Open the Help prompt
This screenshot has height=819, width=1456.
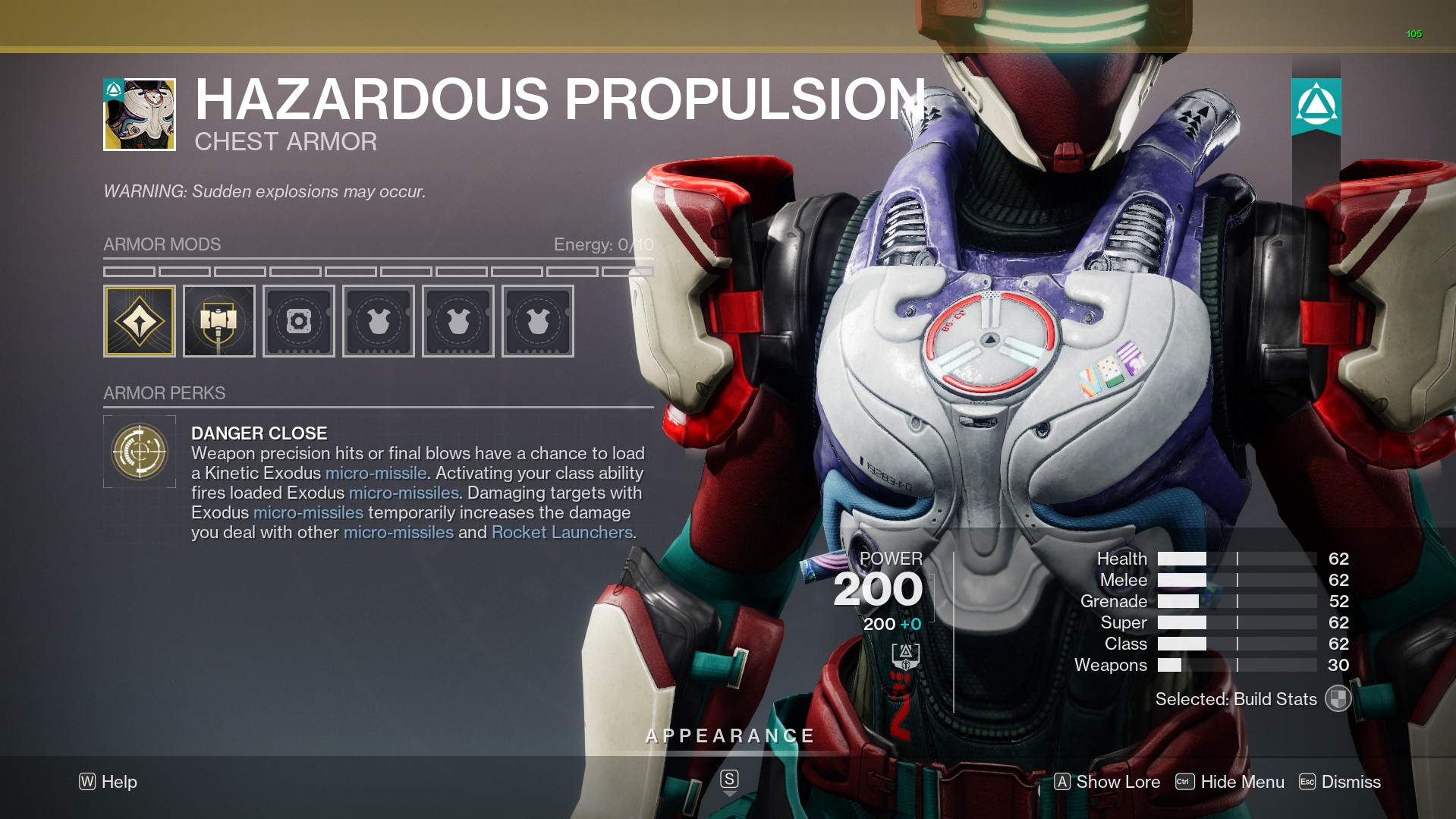[108, 782]
